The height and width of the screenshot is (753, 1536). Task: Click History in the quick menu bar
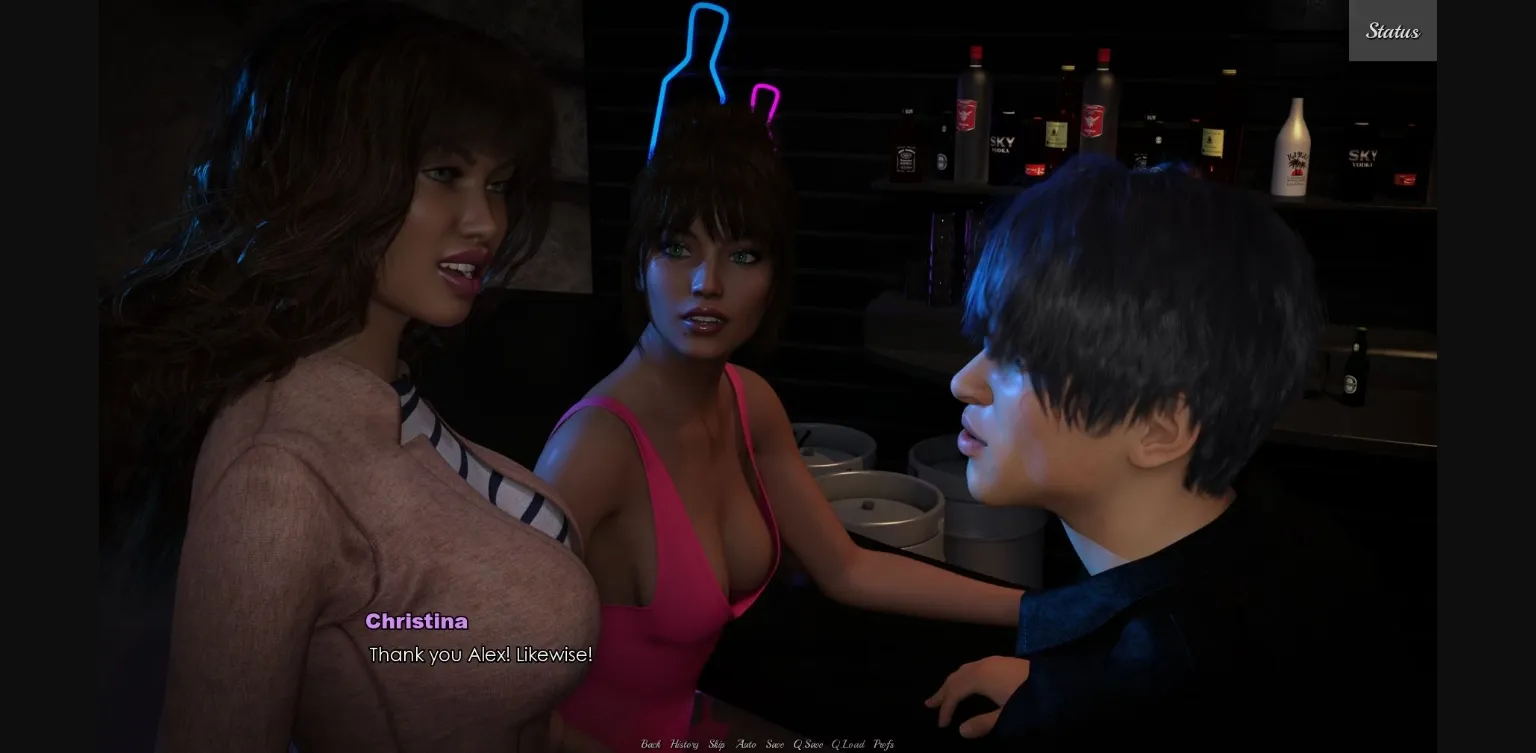[x=683, y=745]
